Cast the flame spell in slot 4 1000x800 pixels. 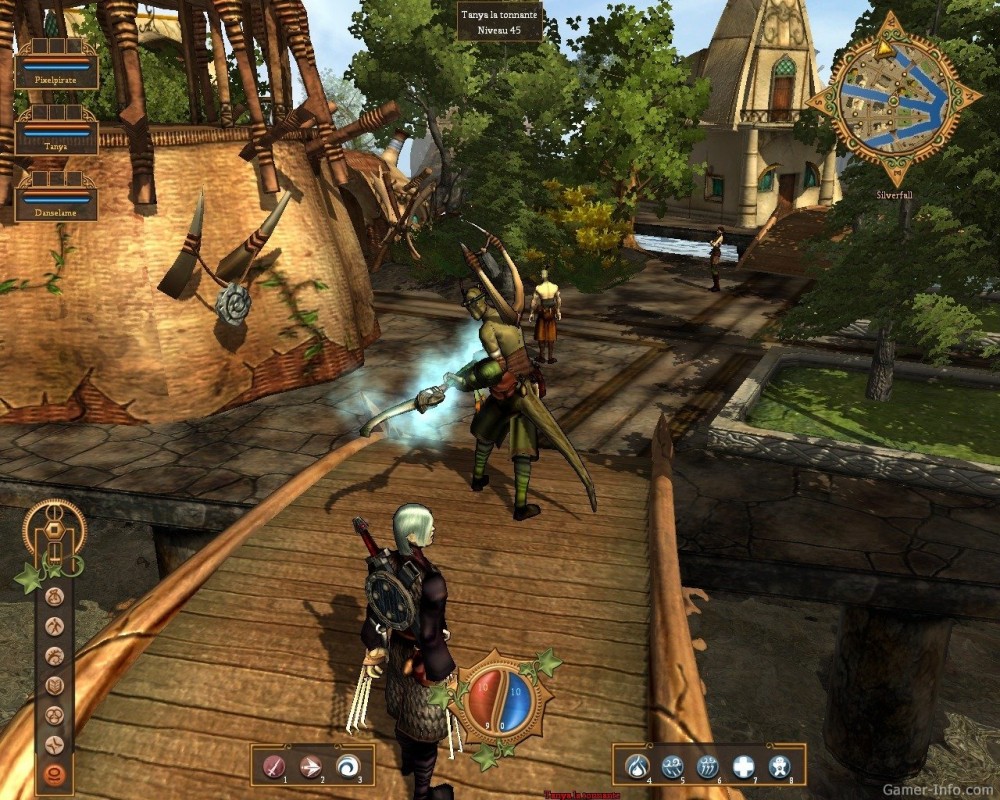click(x=637, y=766)
